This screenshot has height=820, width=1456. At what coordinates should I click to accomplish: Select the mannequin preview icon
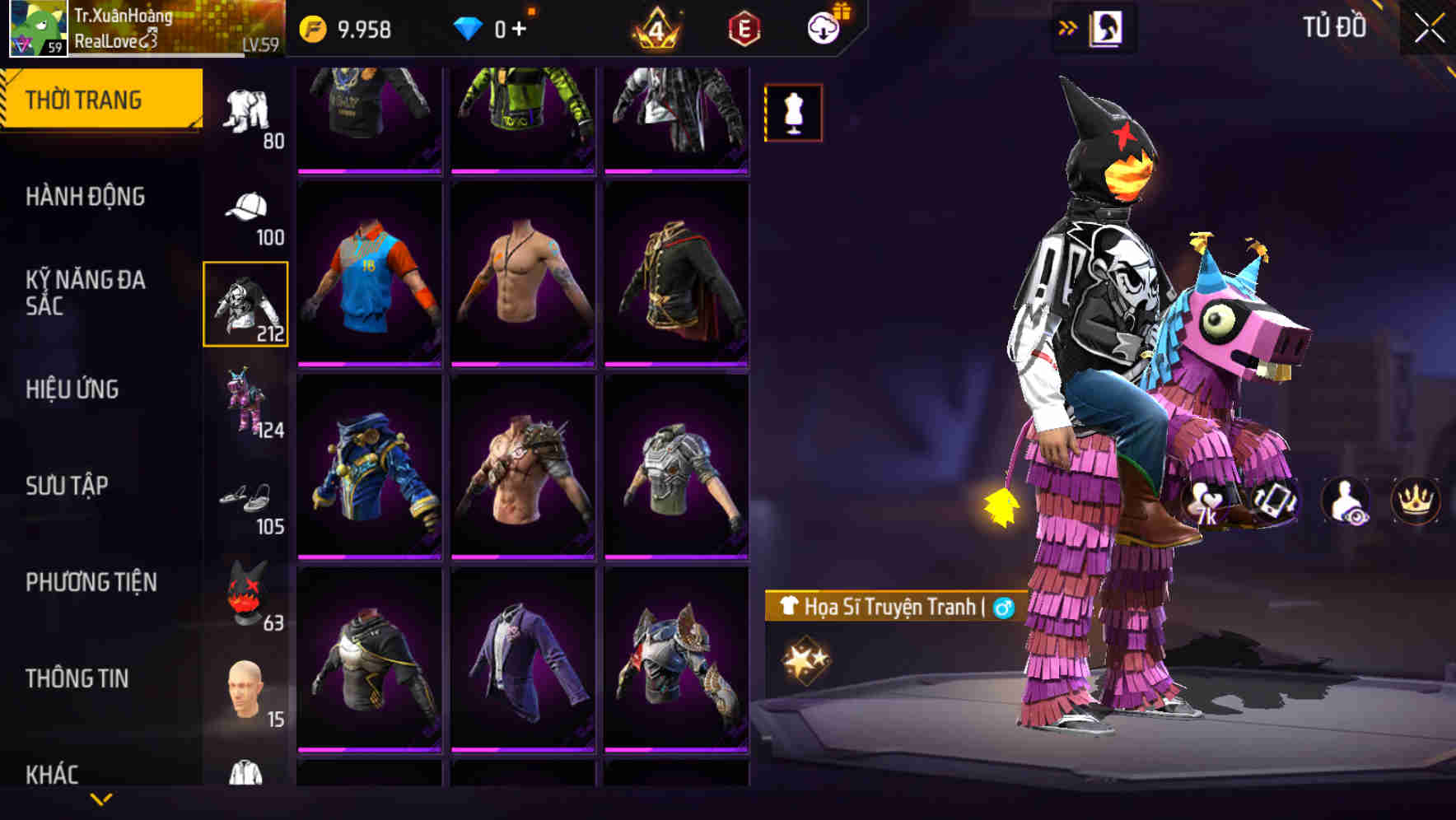(x=792, y=113)
